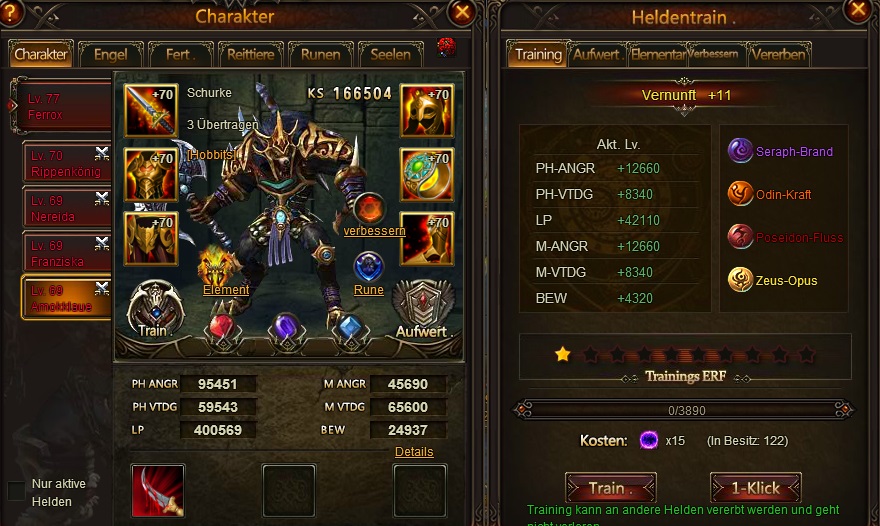Image resolution: width=880 pixels, height=526 pixels.
Task: Switch to the Aufwert tab in Heldentrain
Action: 597,54
